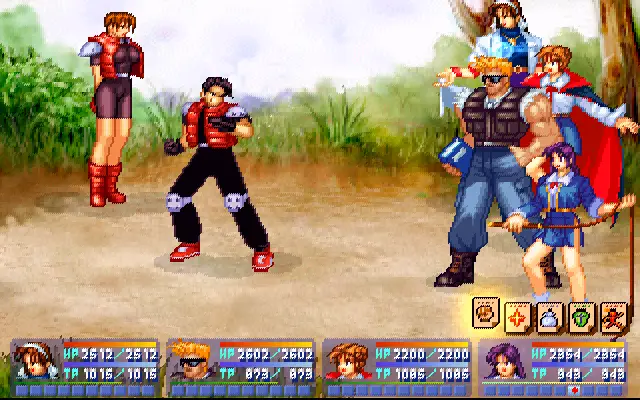
Task: Choose the red starburst skill command
Action: [518, 316]
